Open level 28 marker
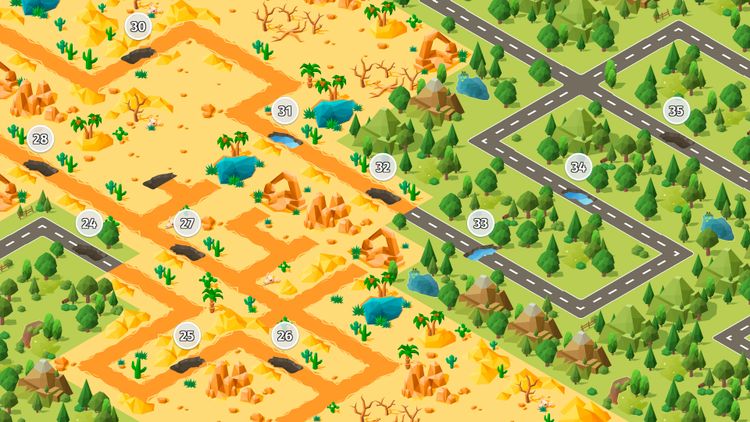Viewport: 750px width, 422px height. click(x=40, y=139)
